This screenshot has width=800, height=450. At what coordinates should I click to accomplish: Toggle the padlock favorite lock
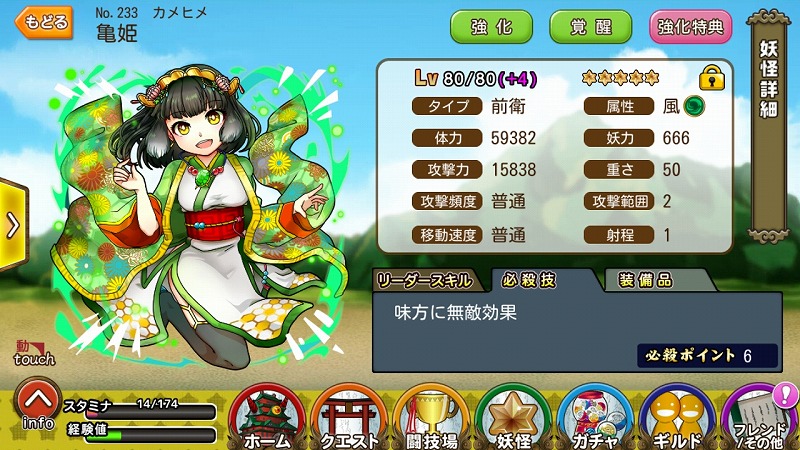tap(711, 77)
